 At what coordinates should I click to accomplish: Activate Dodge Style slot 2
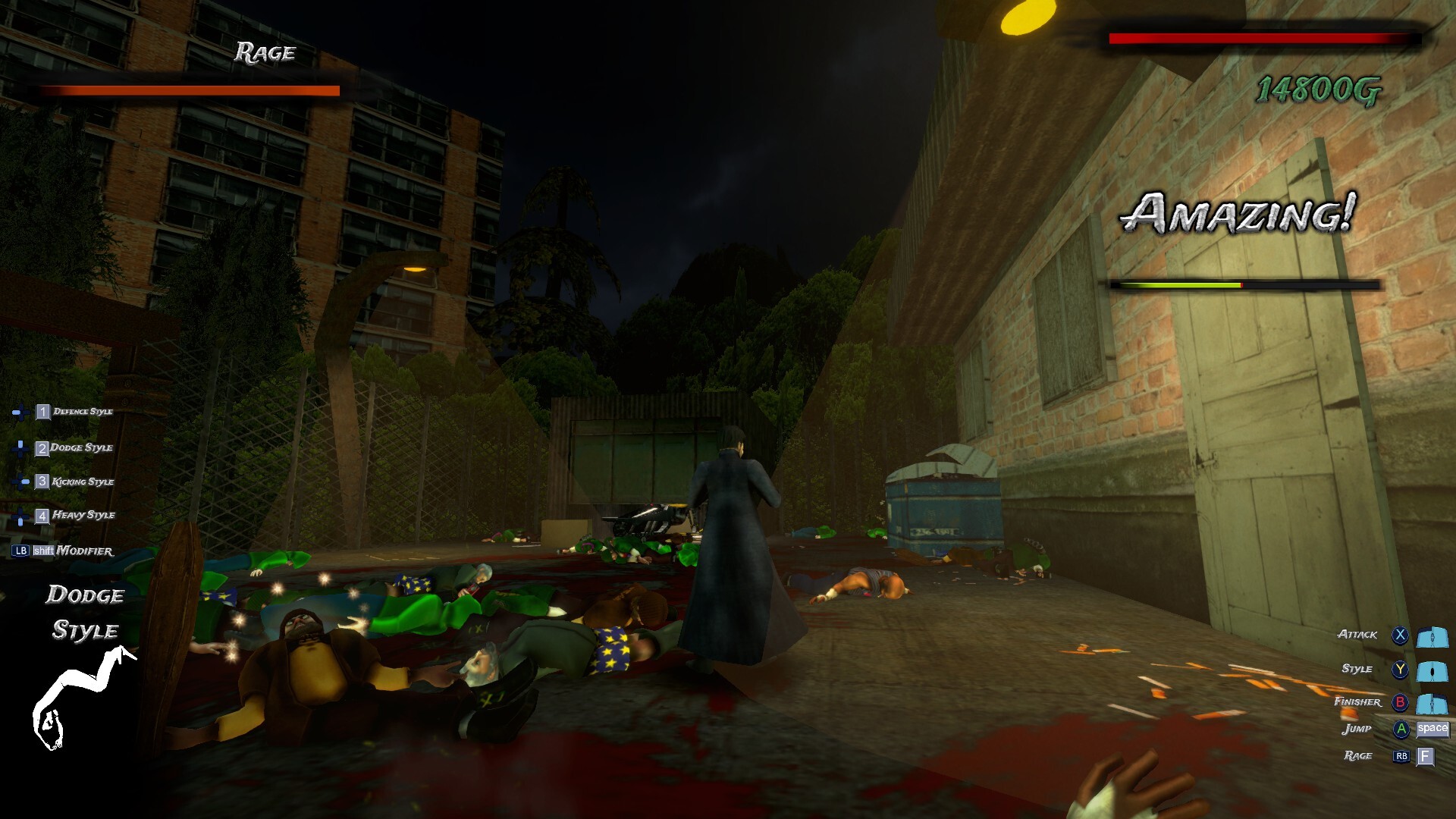click(x=42, y=449)
